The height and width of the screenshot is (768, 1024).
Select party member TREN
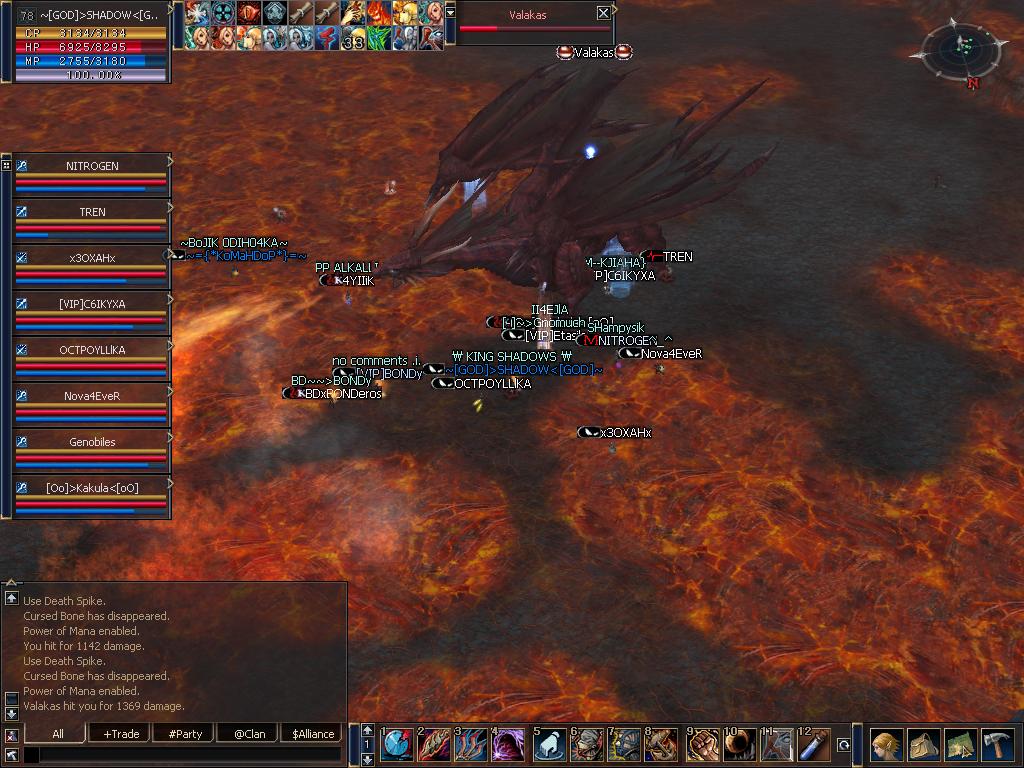pos(92,212)
